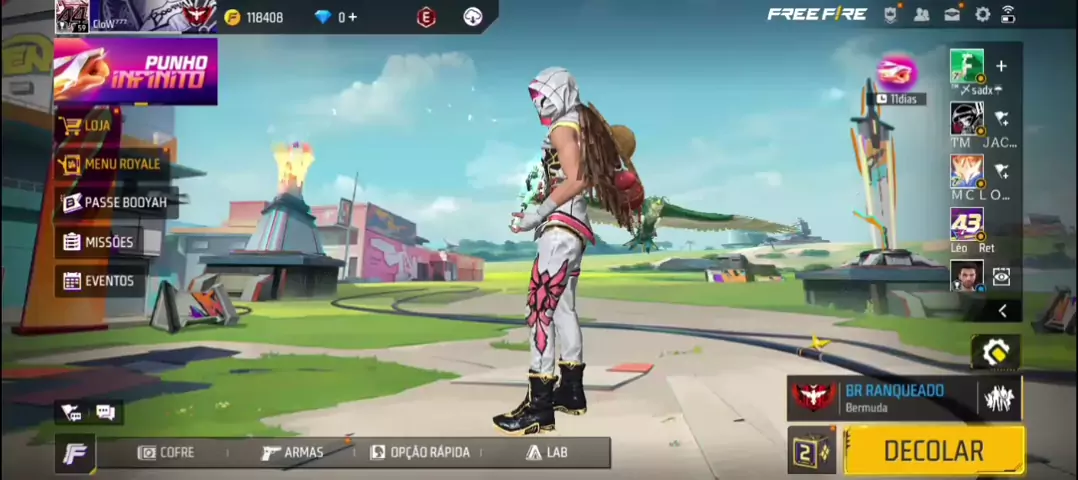Viewport: 1078px width, 480px height.
Task: Open the settings gear icon
Action: (x=982, y=14)
